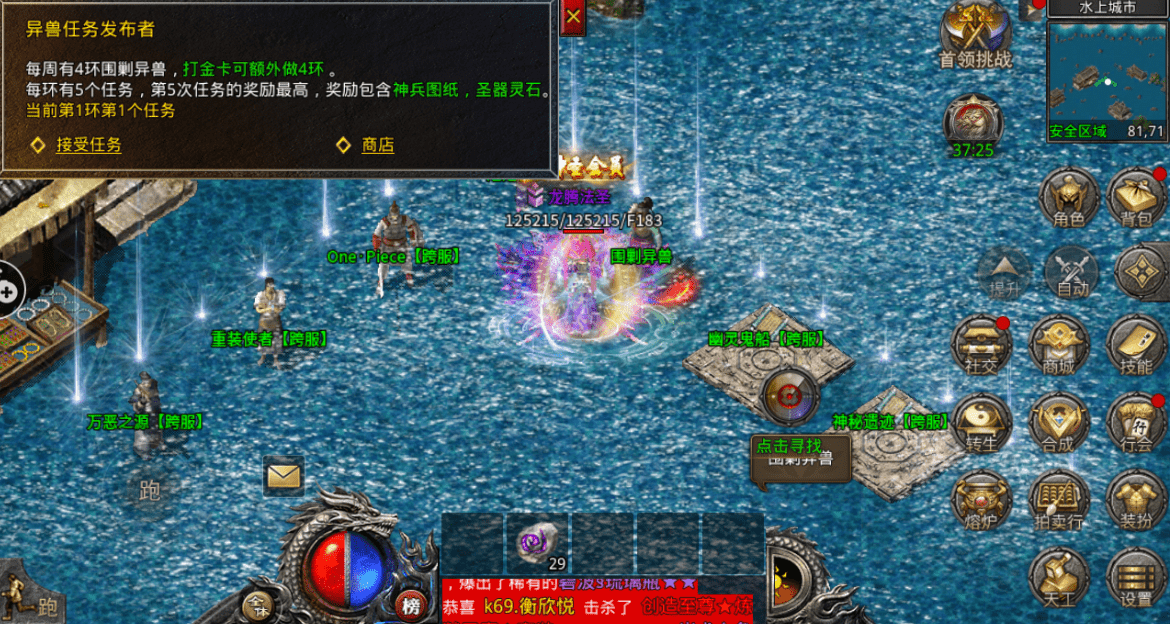The image size is (1170, 624).
Task: Open the 技能 skills panel
Action: (1136, 346)
